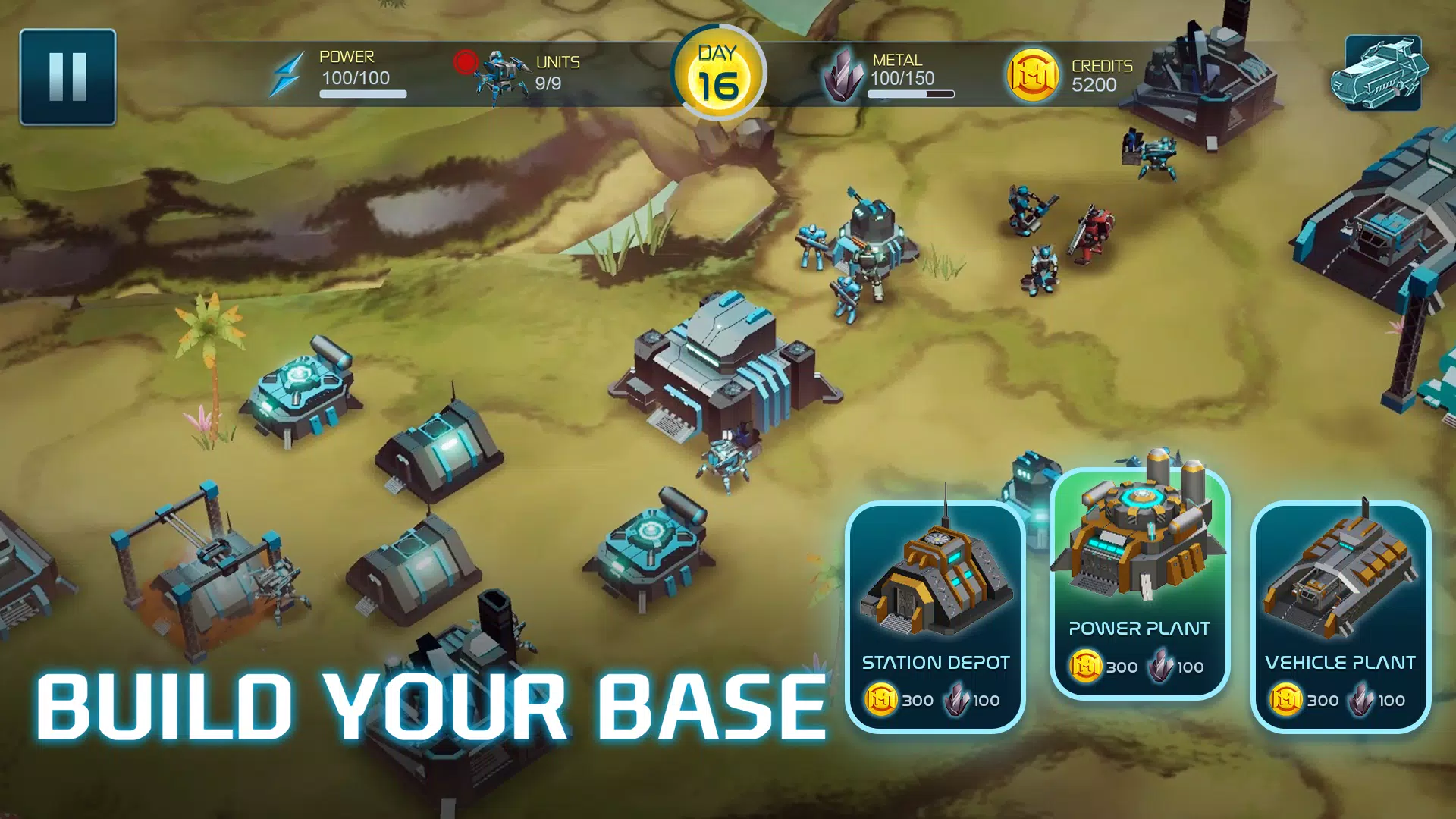Open the Metal crystal resource icon
The width and height of the screenshot is (1456, 819).
pos(844,76)
